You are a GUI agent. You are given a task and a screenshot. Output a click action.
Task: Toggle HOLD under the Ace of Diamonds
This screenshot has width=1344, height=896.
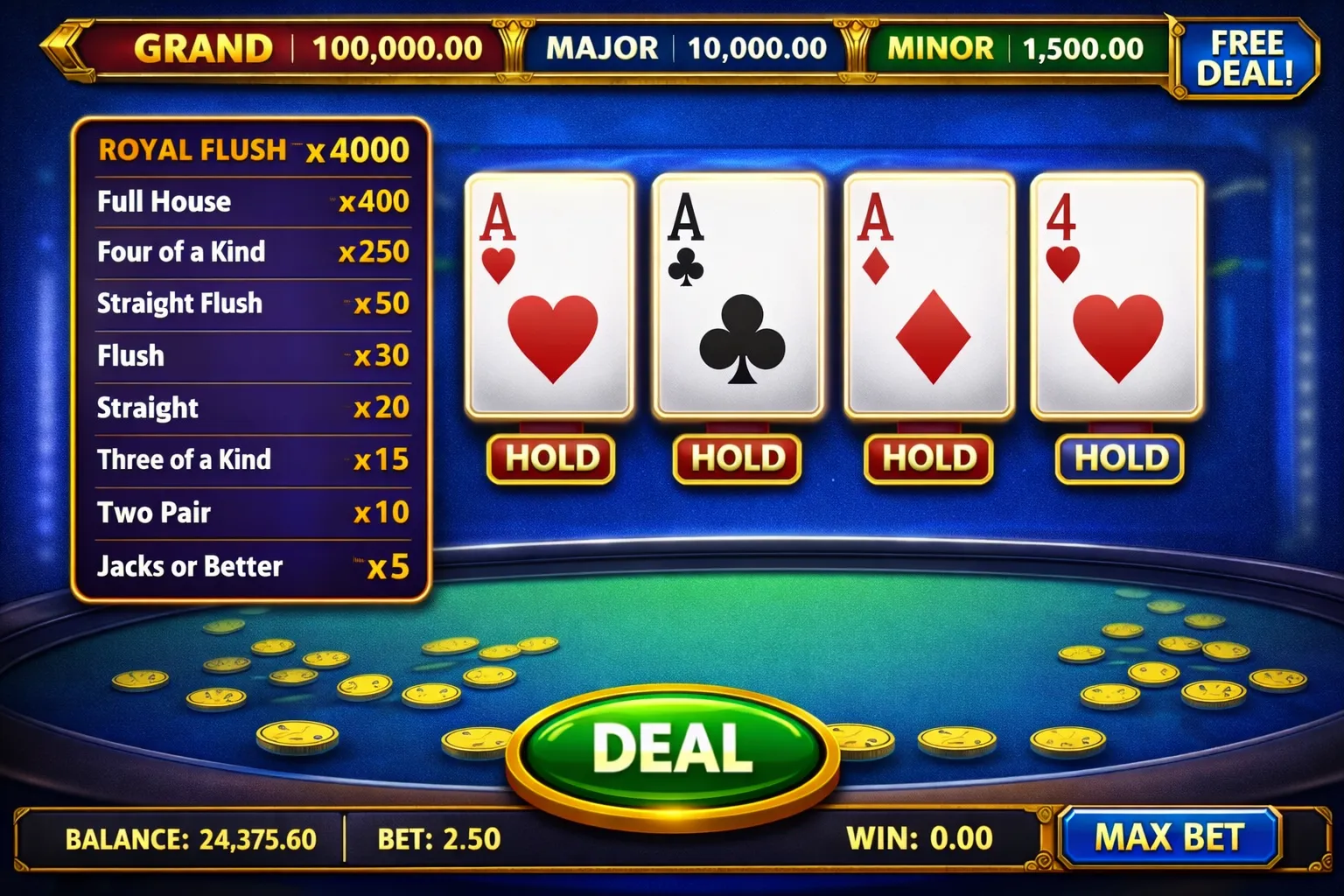click(927, 458)
